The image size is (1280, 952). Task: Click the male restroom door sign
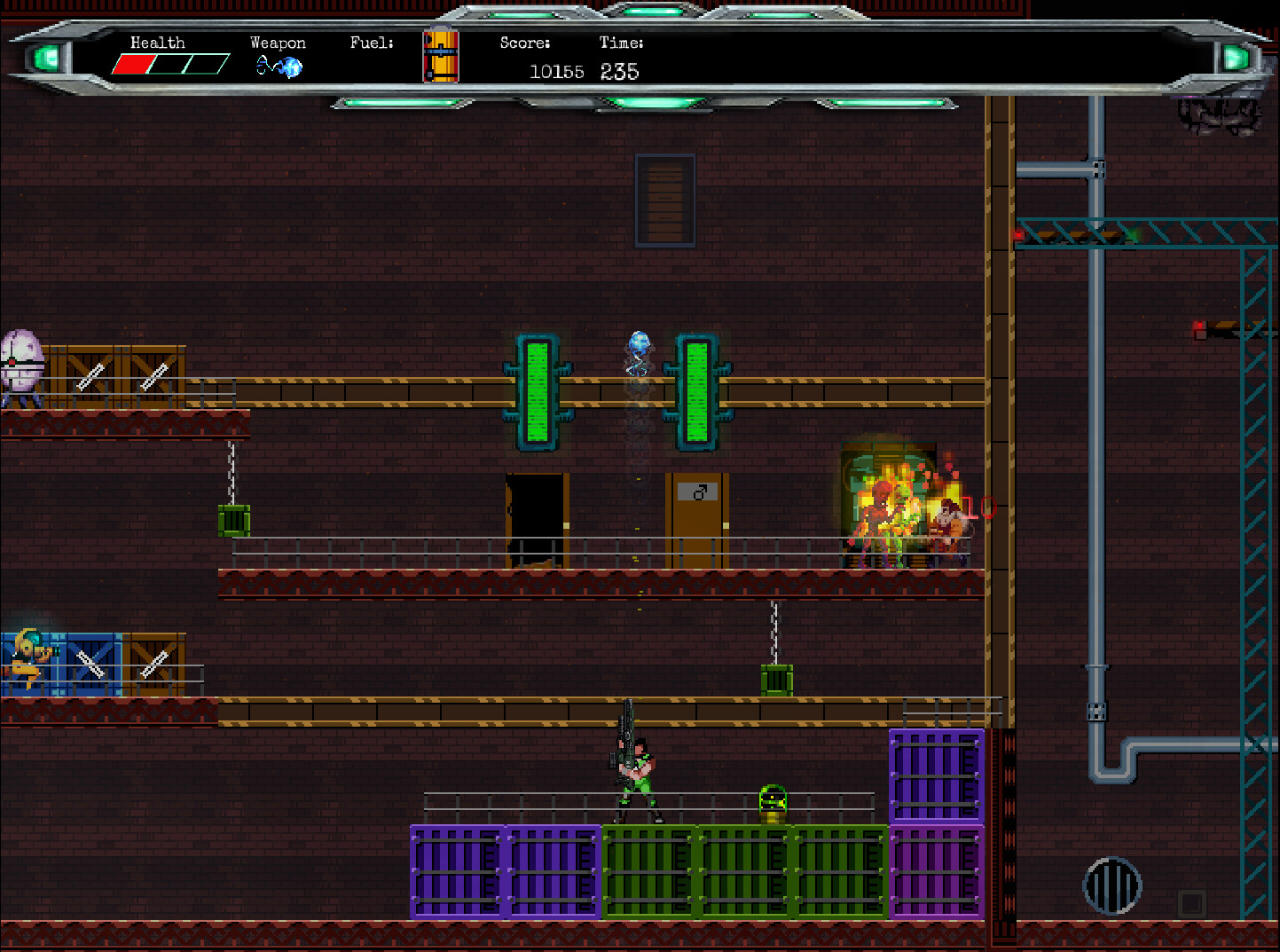point(699,492)
